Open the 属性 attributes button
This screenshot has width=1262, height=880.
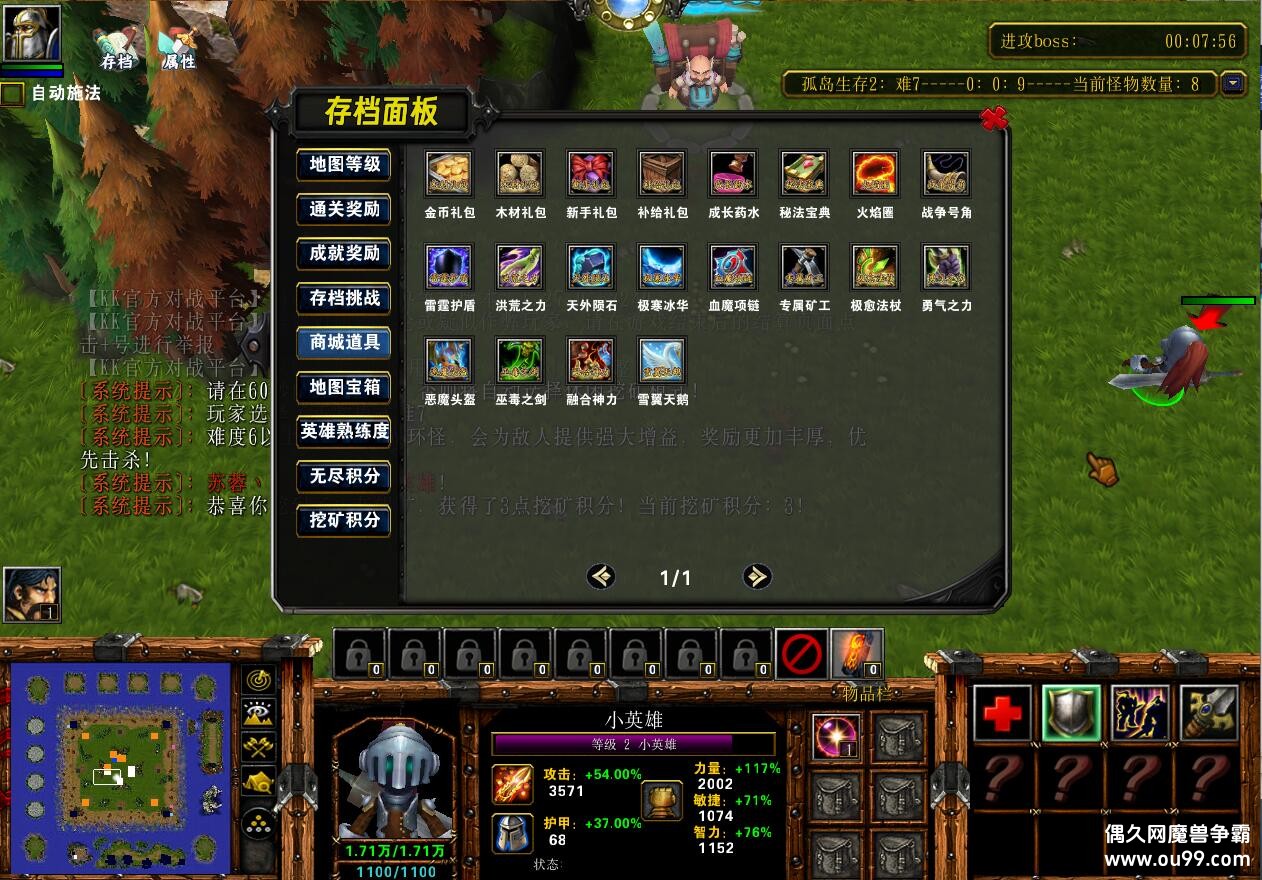[178, 48]
